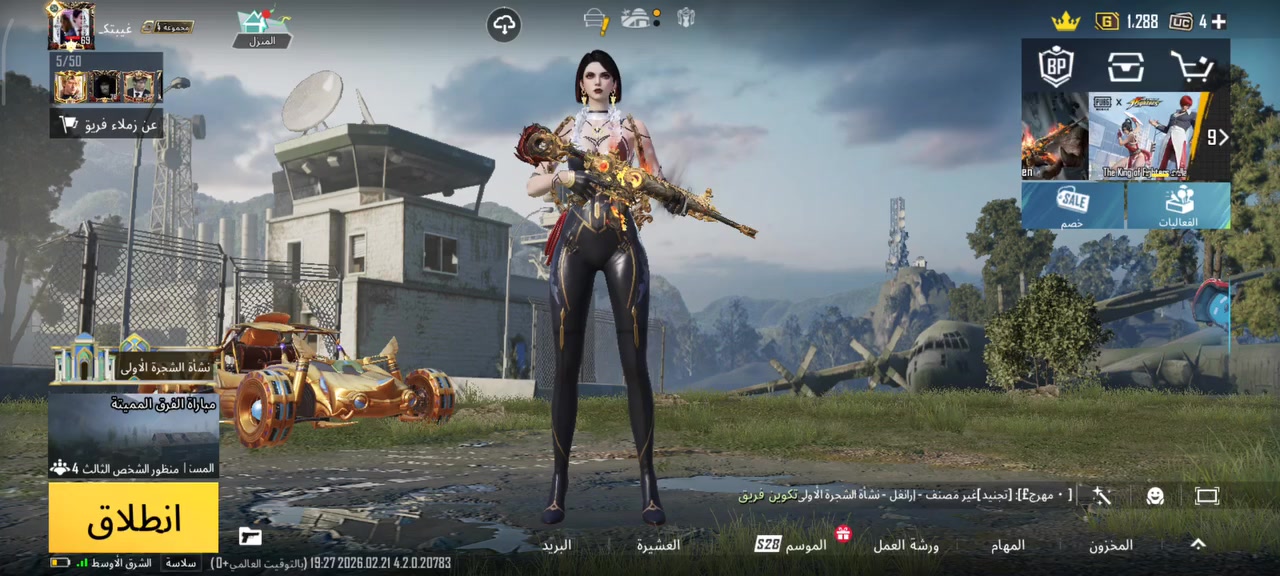Expand the bottom menu up arrow

1197,544
